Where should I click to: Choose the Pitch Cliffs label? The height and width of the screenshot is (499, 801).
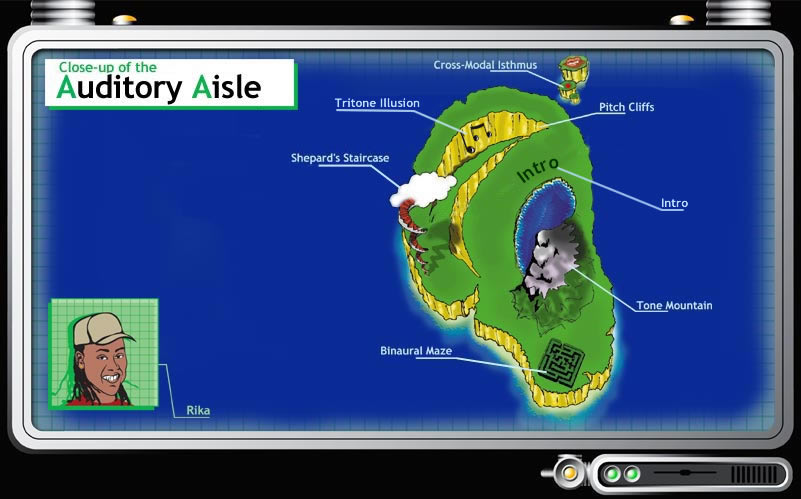click(x=626, y=107)
